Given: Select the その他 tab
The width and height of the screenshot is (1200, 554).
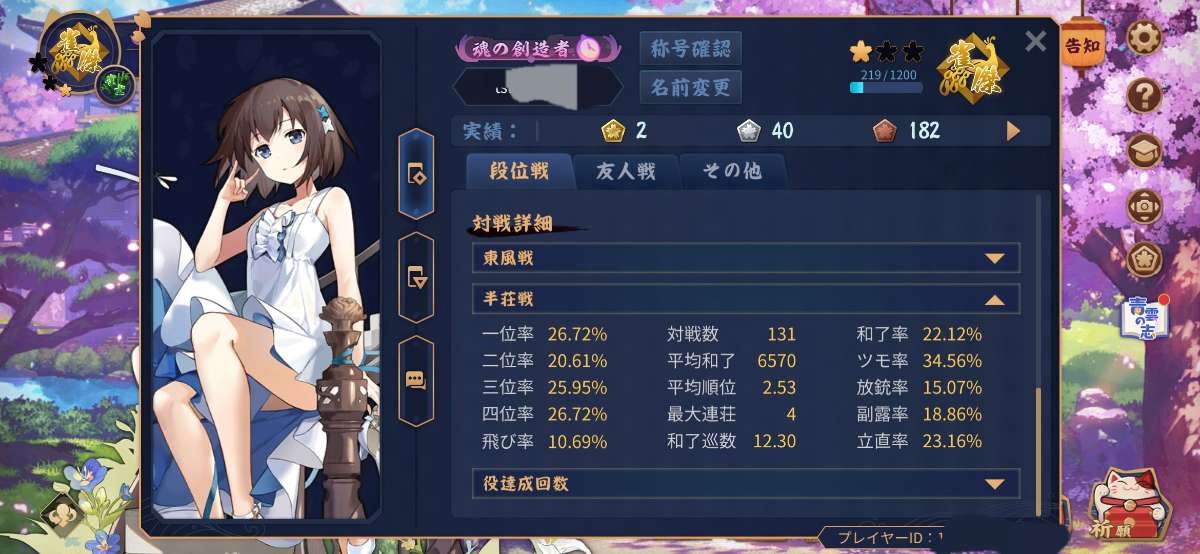Looking at the screenshot, I should (731, 171).
